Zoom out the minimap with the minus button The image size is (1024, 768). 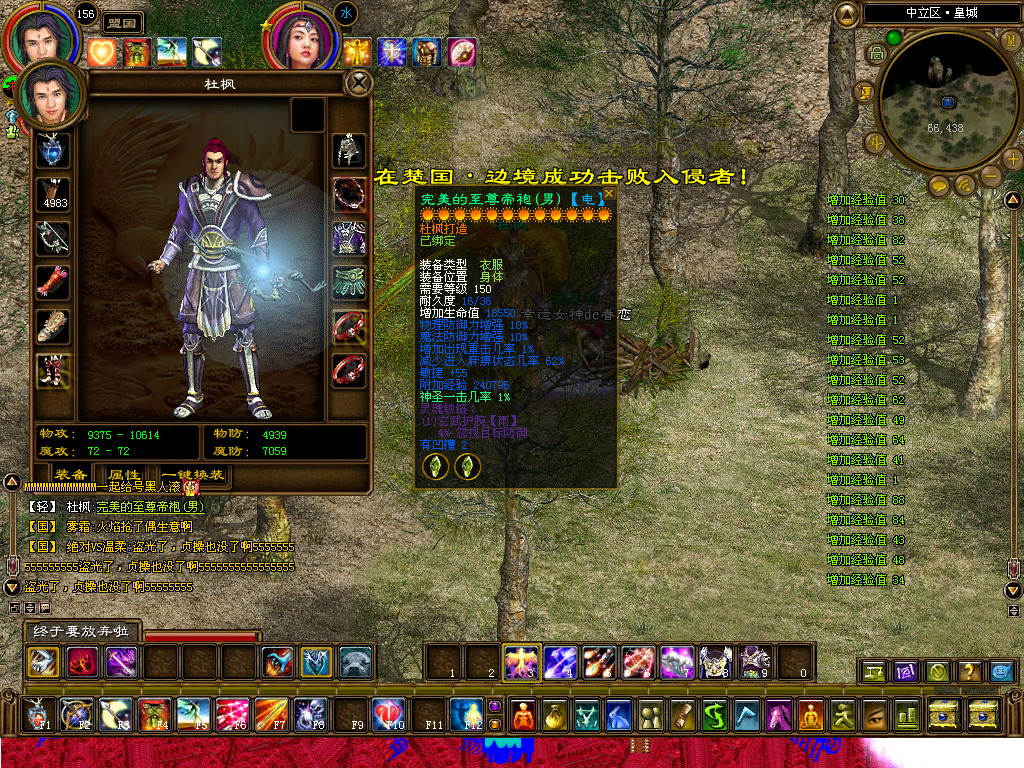pos(990,177)
